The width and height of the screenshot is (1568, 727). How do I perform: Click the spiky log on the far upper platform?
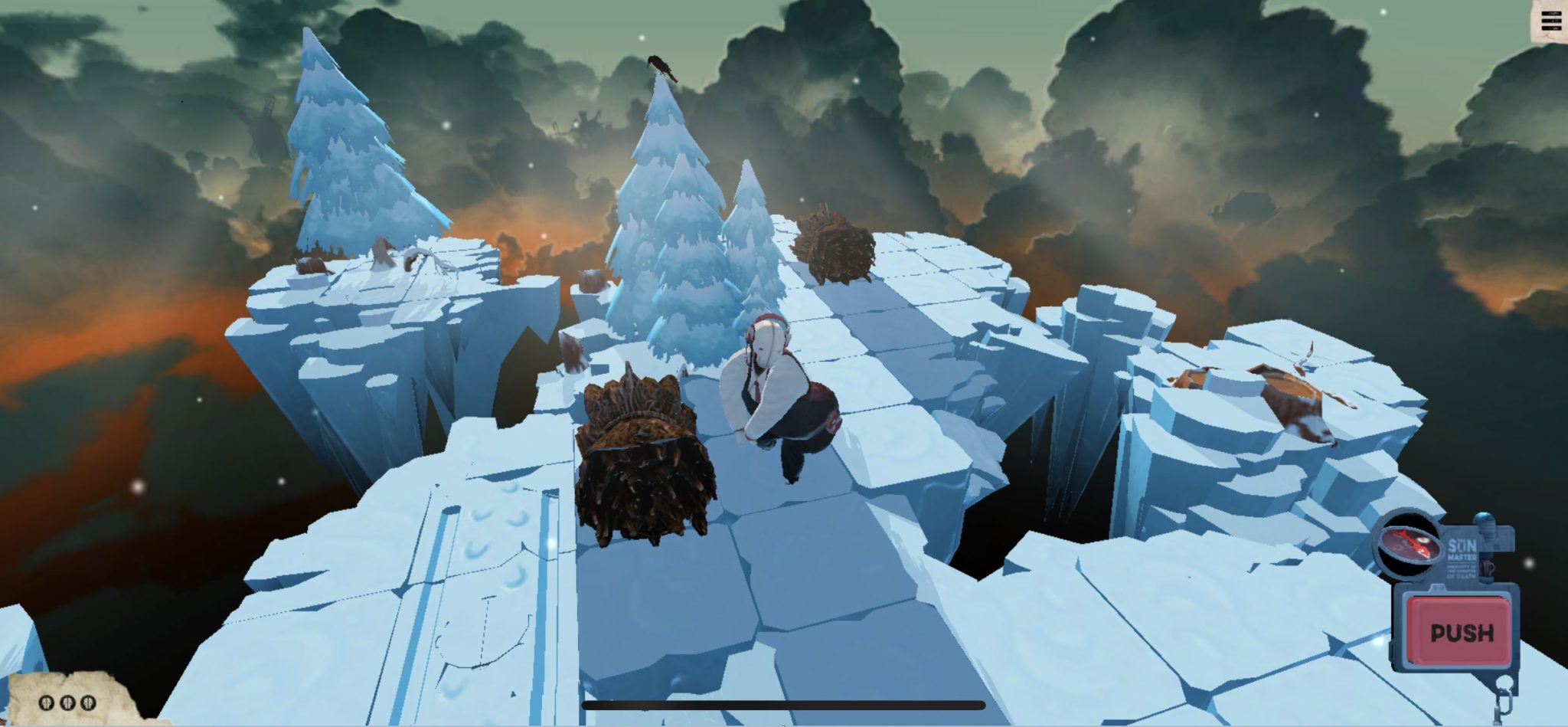835,245
